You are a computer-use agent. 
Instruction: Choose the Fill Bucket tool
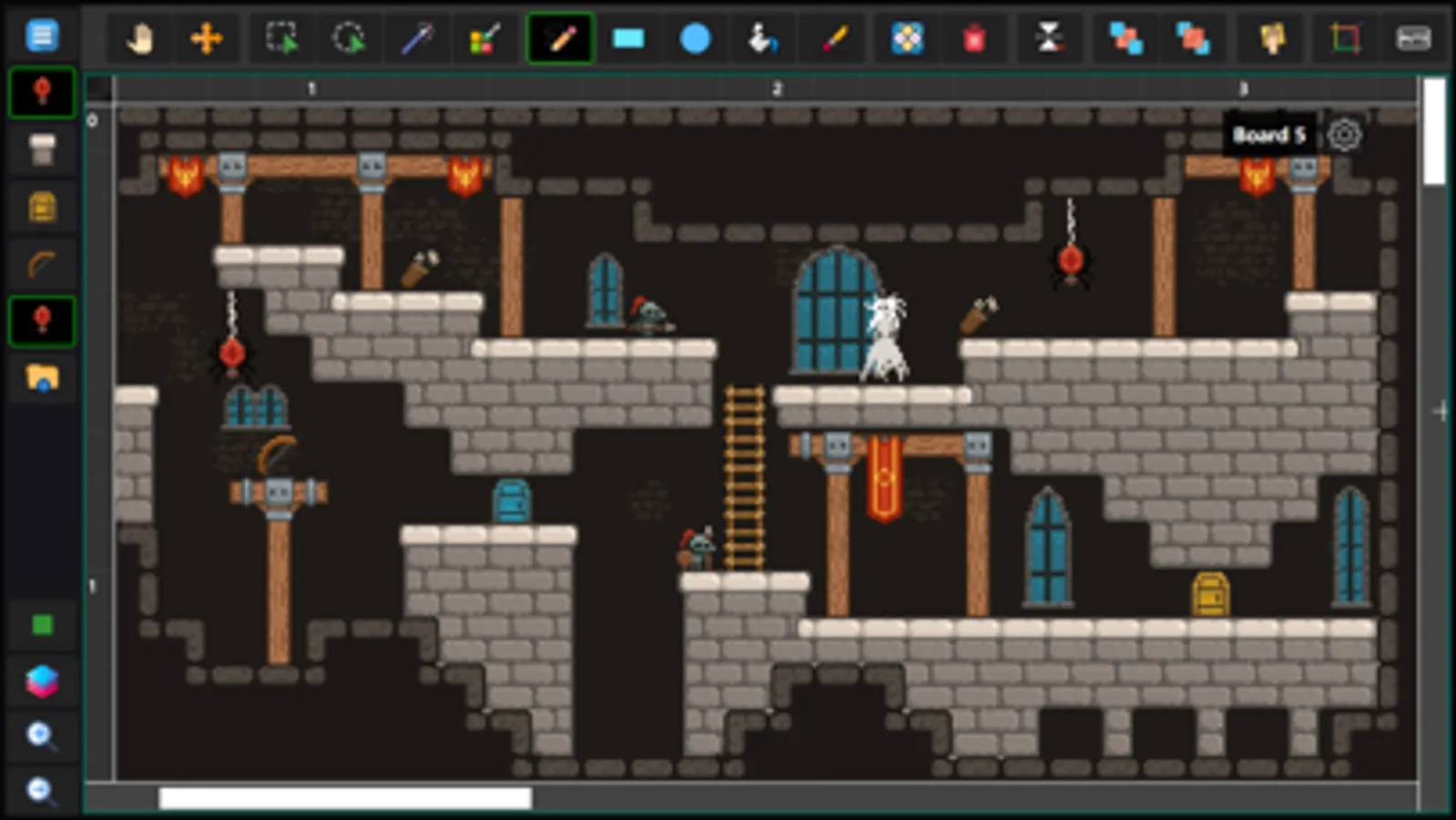763,38
